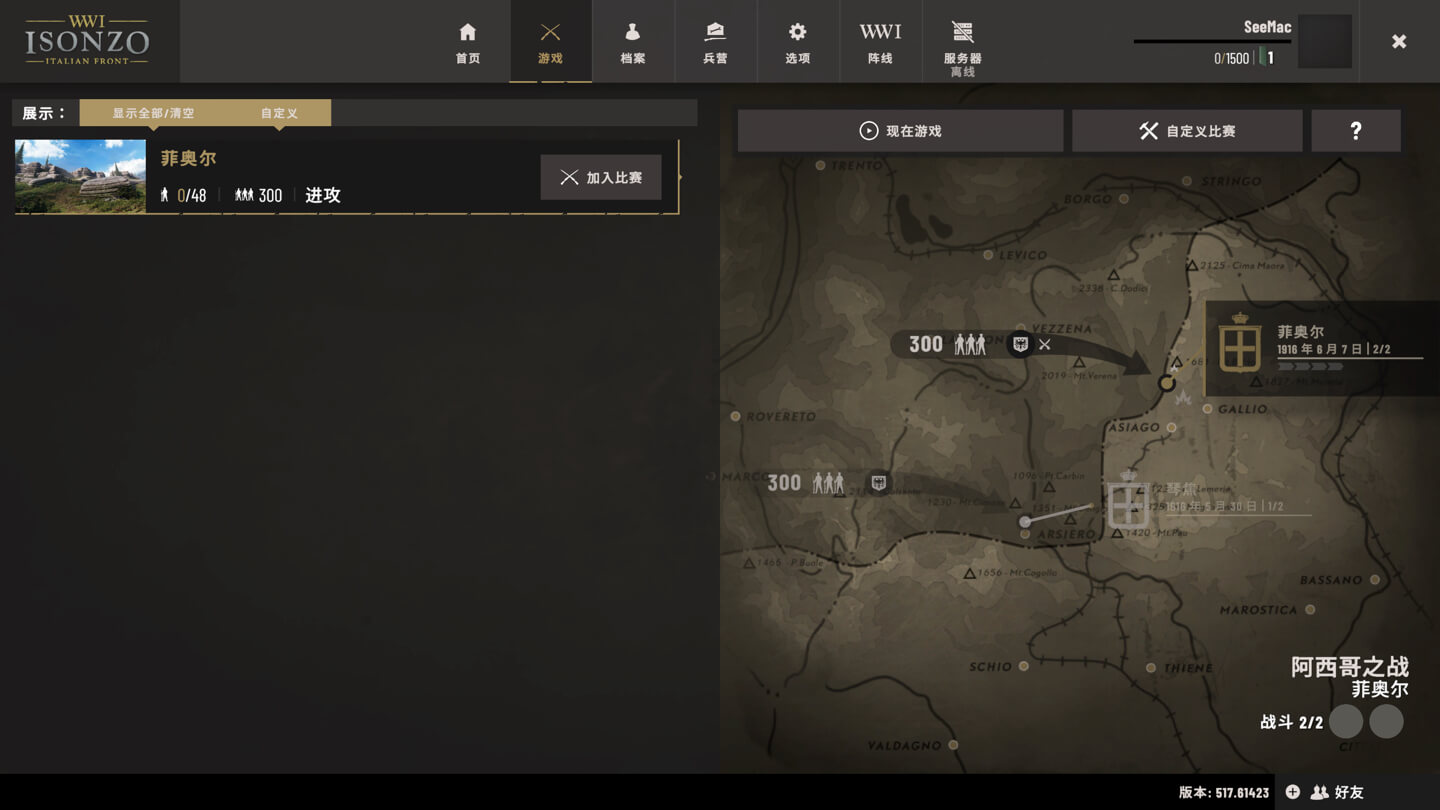Select the 菲奥尔 battle marker on the map

(1166, 383)
